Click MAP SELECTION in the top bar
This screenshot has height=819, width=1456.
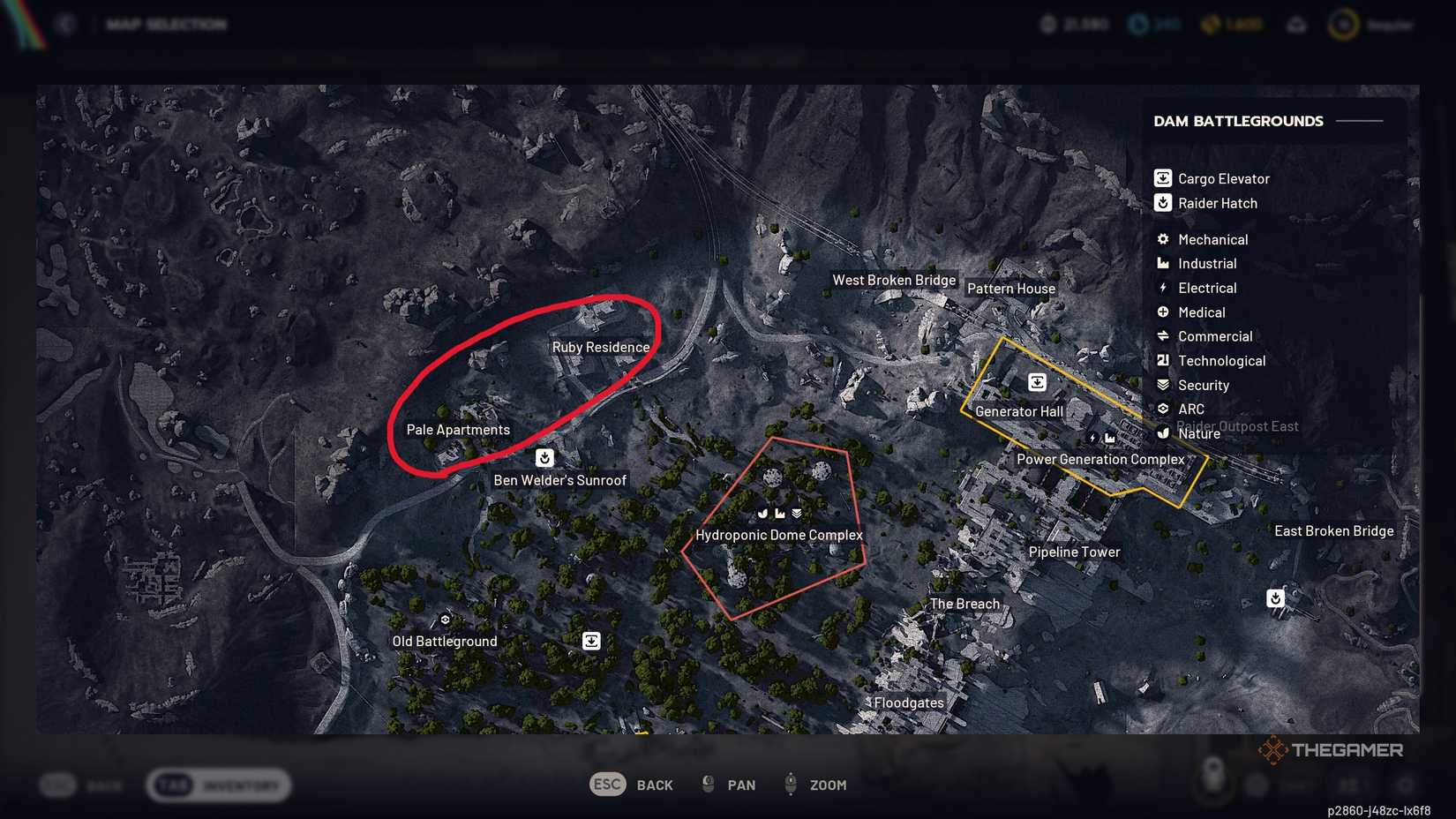click(166, 24)
